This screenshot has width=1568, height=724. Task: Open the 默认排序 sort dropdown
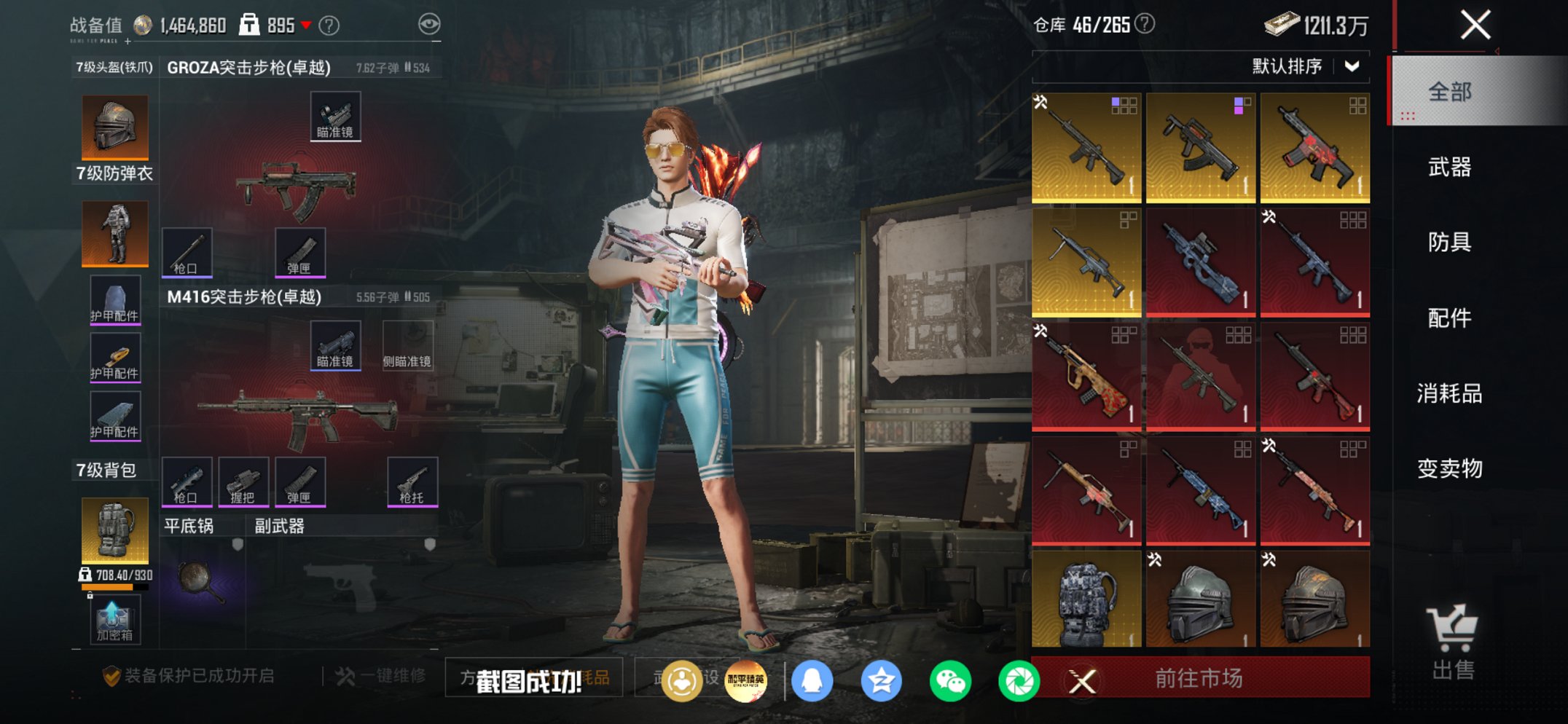coord(1305,66)
